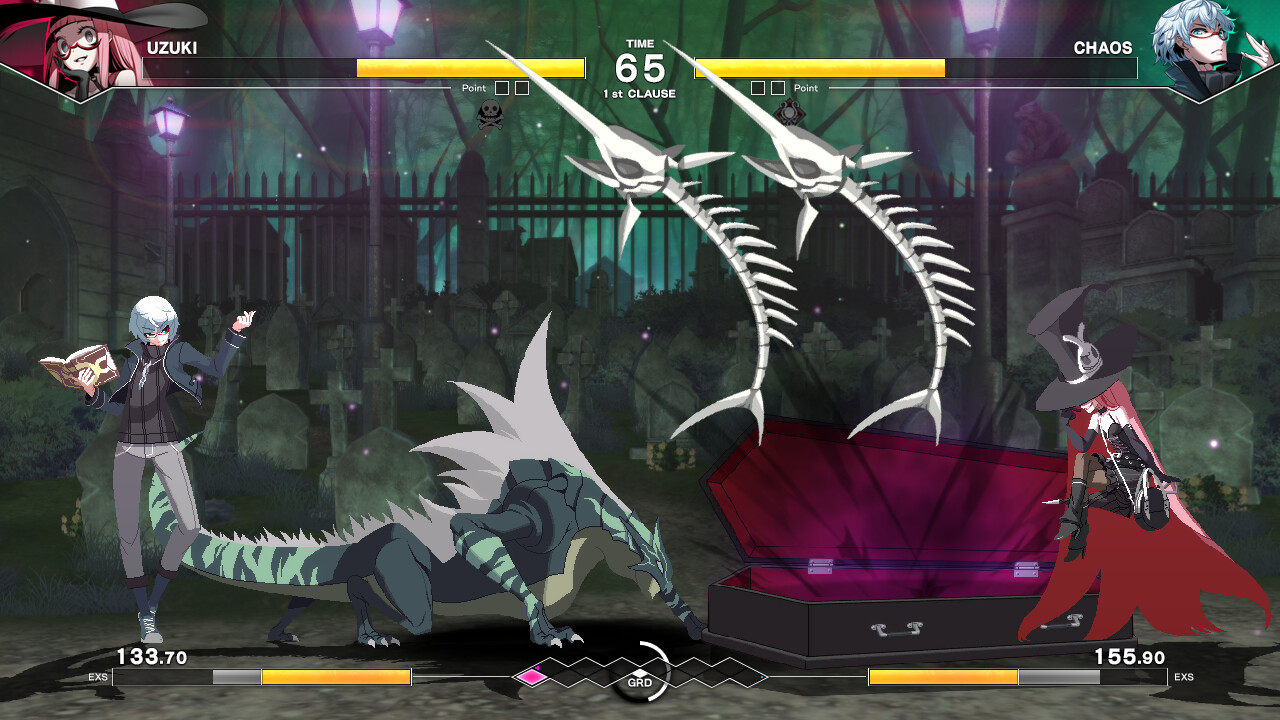This screenshot has width=1280, height=720.
Task: Click the Point label on Uzuki's side
Action: (x=474, y=88)
